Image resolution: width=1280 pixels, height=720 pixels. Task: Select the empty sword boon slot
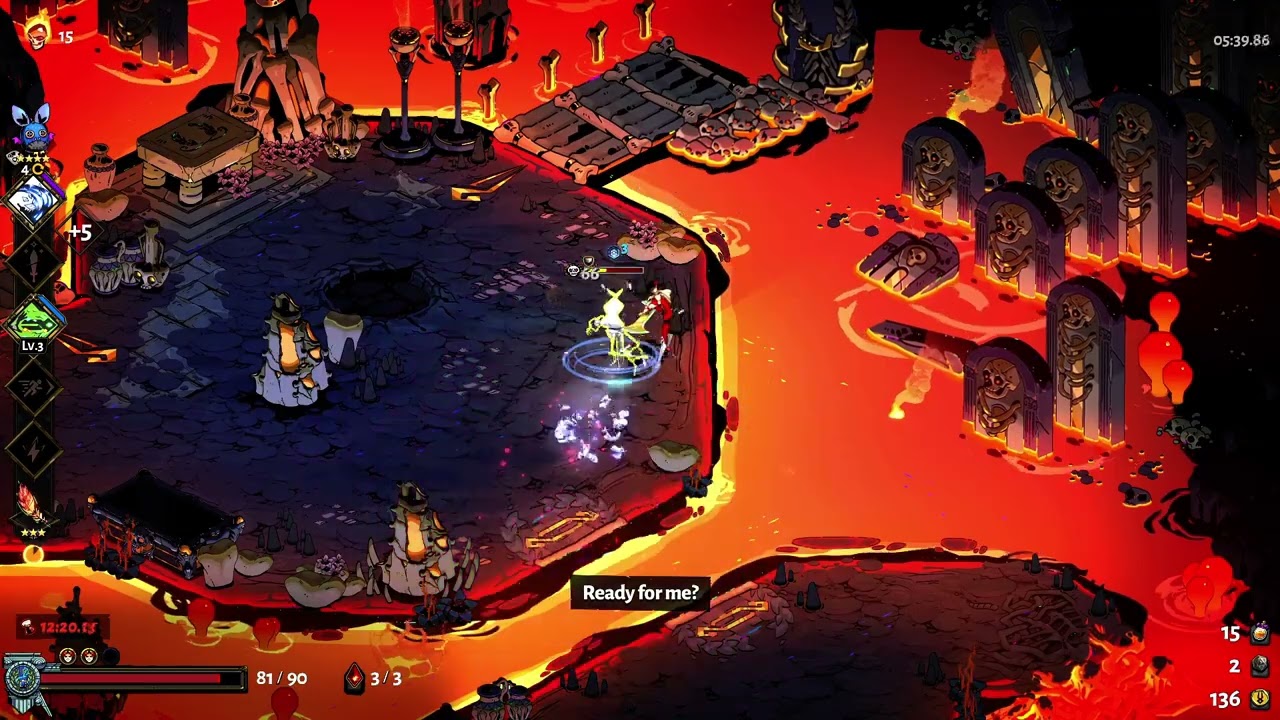tap(33, 263)
